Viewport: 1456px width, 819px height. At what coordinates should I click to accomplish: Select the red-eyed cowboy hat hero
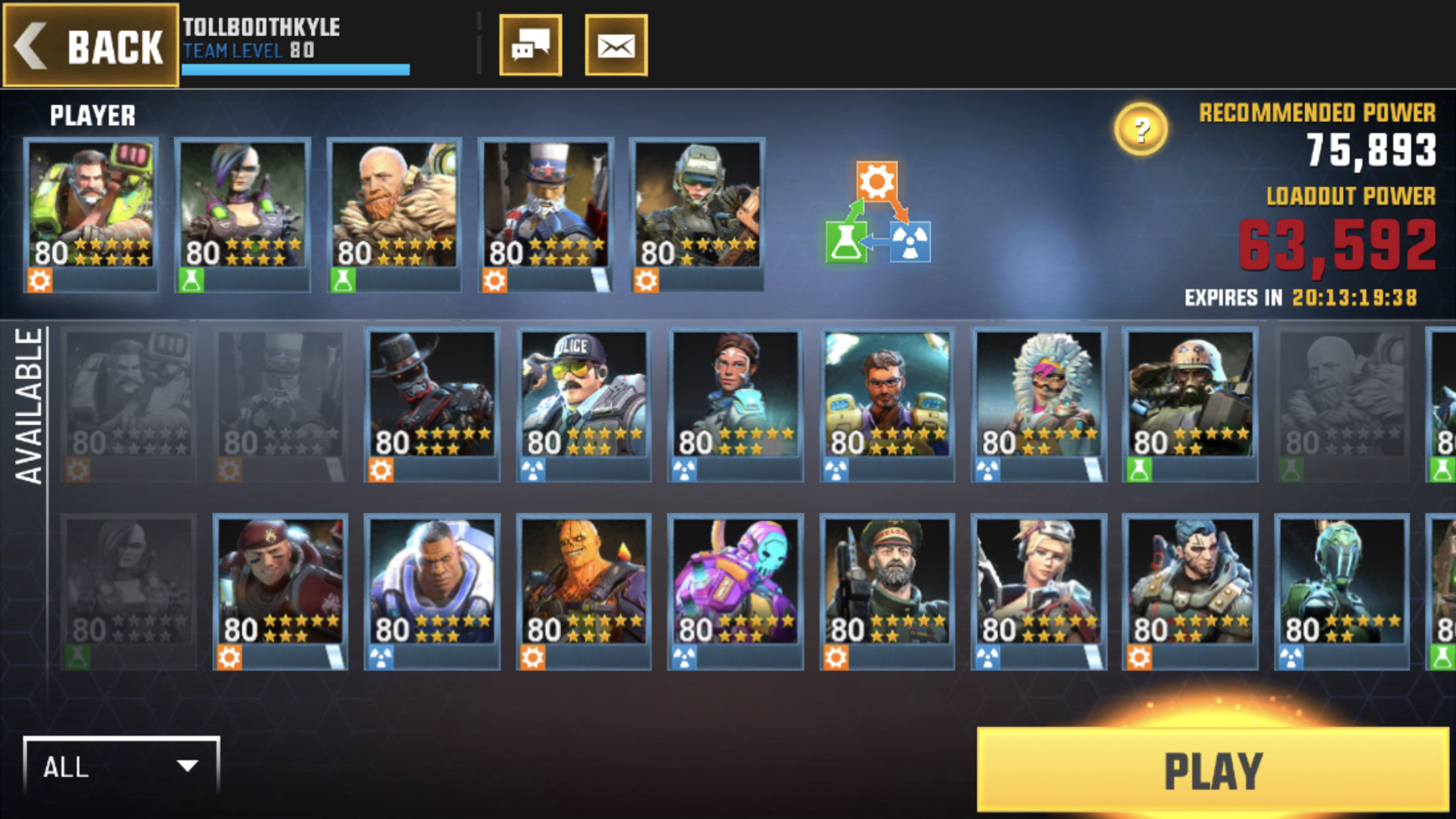point(432,402)
